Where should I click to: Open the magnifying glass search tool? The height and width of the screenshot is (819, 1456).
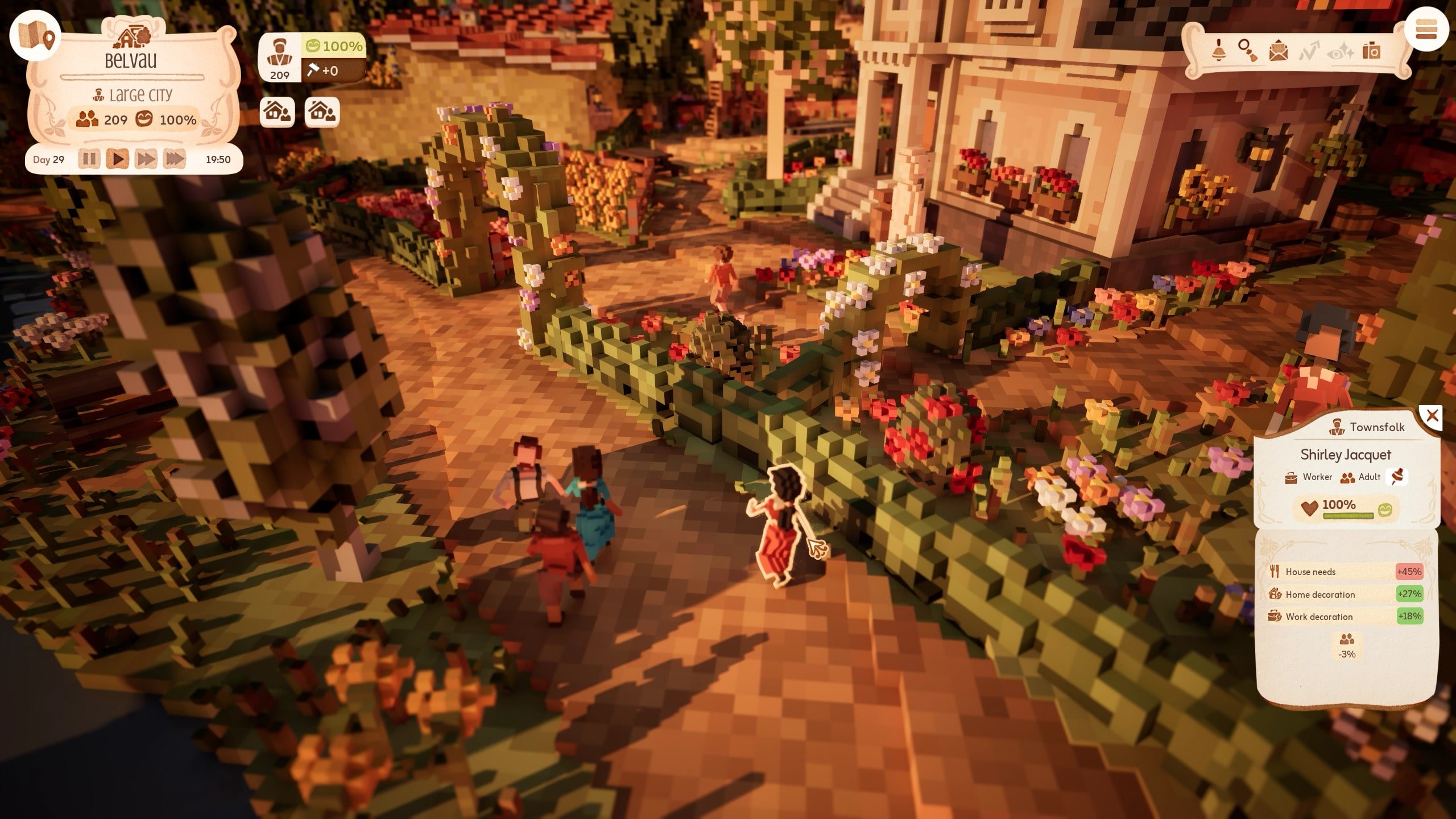1247,51
